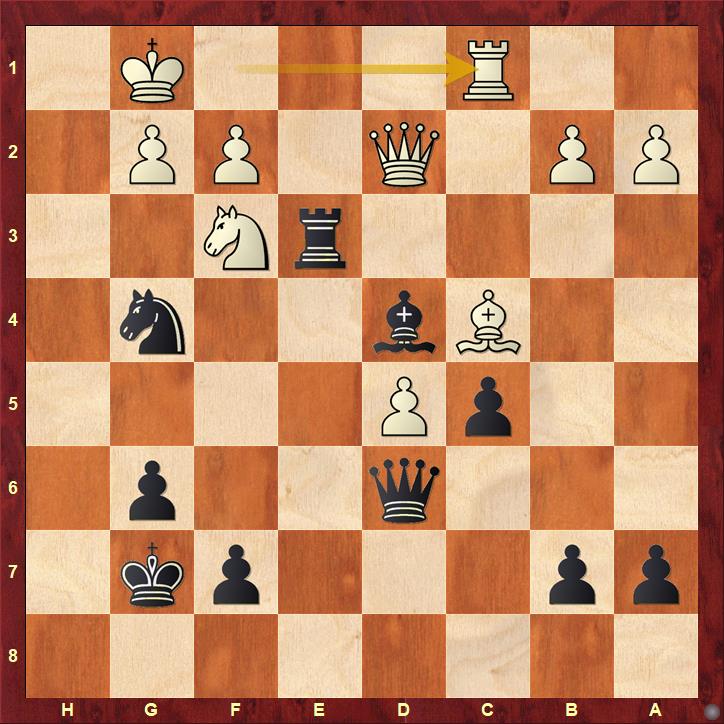Viewport: 724px width, 724px height.
Task: Select the black bishop on d4
Action: 404,323
